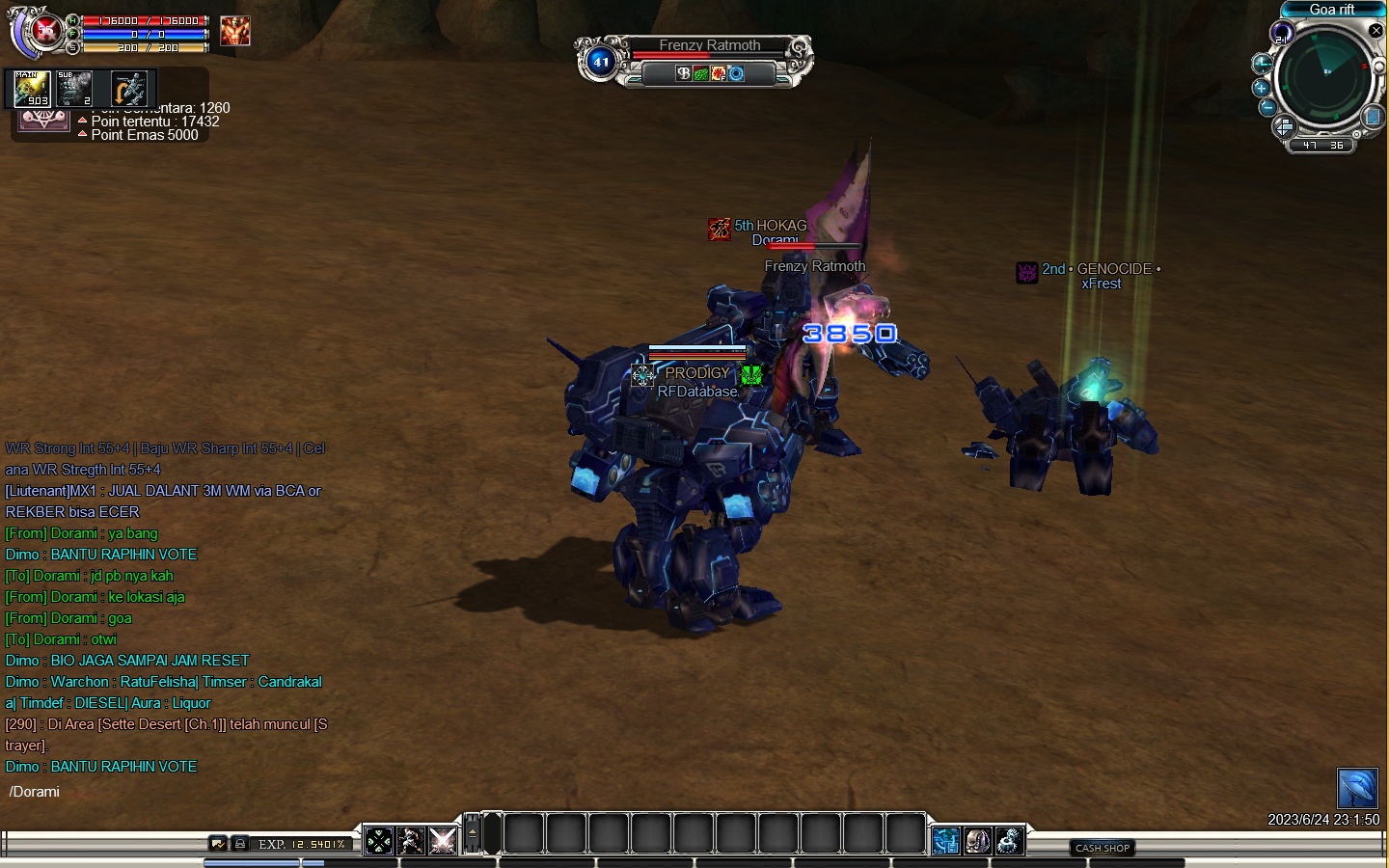
Task: Select the SUB weapon slot
Action: click(x=74, y=89)
